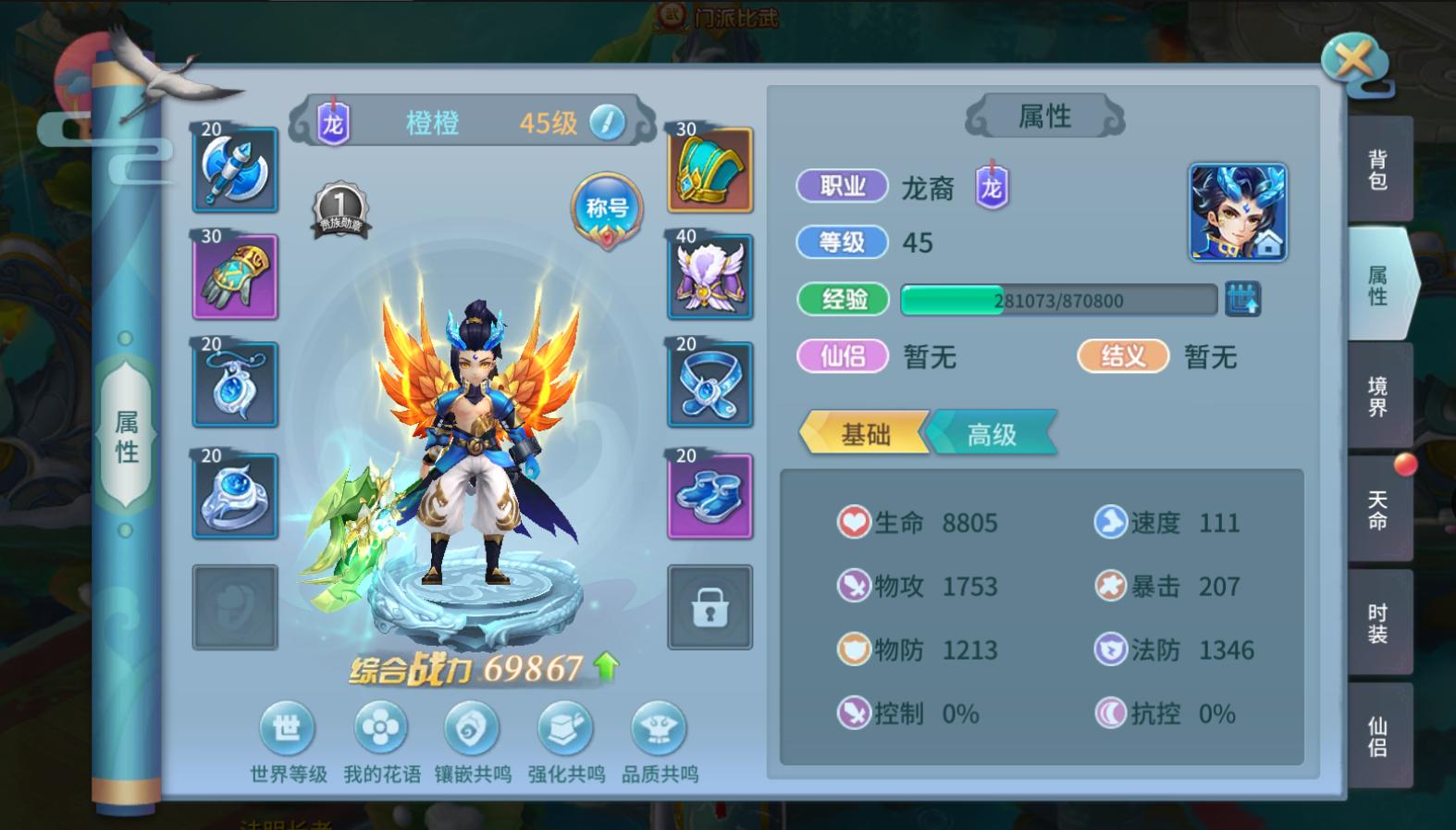This screenshot has width=1456, height=830.
Task: Open the 称号 title medallion
Action: (x=607, y=210)
